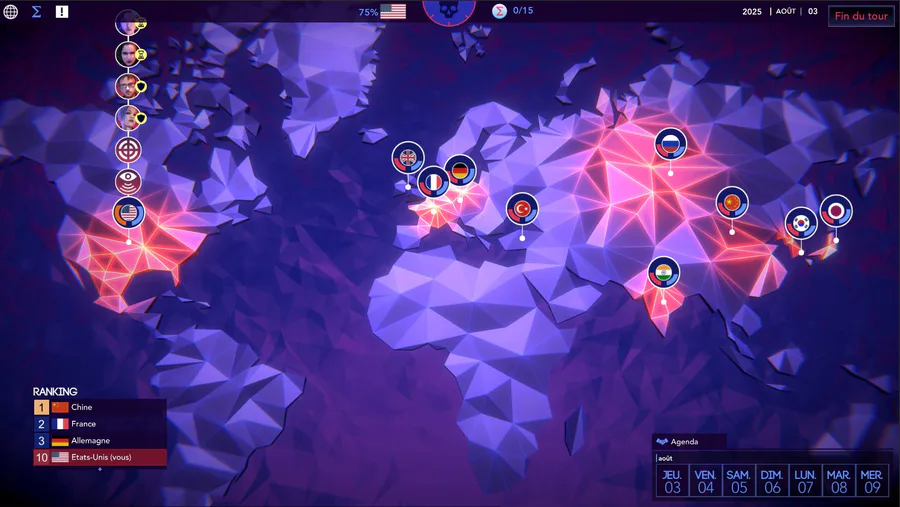
Task: Select the blue sigma icon in the top bar
Action: pos(36,12)
